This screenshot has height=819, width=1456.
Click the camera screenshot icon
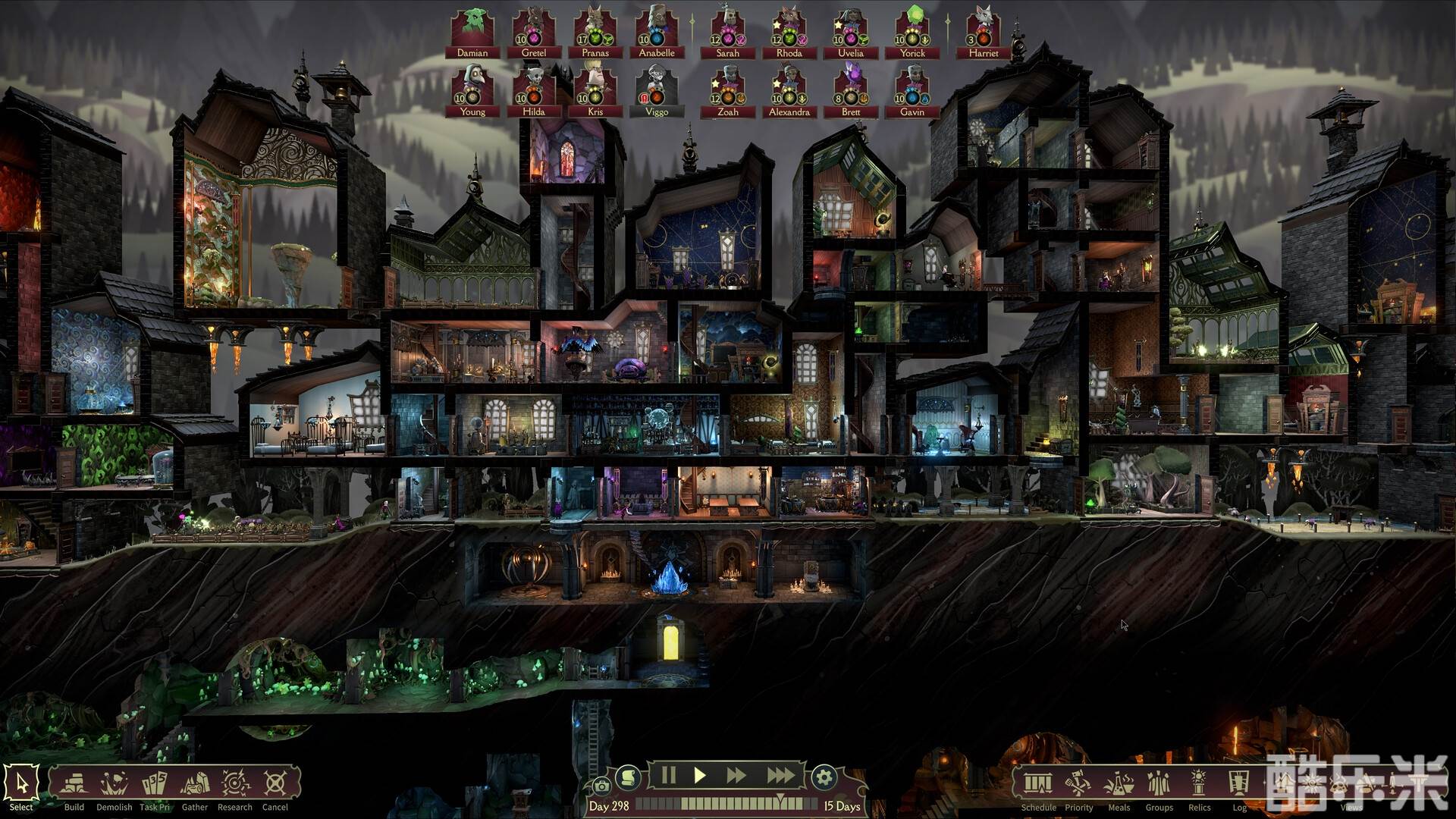coord(601,786)
